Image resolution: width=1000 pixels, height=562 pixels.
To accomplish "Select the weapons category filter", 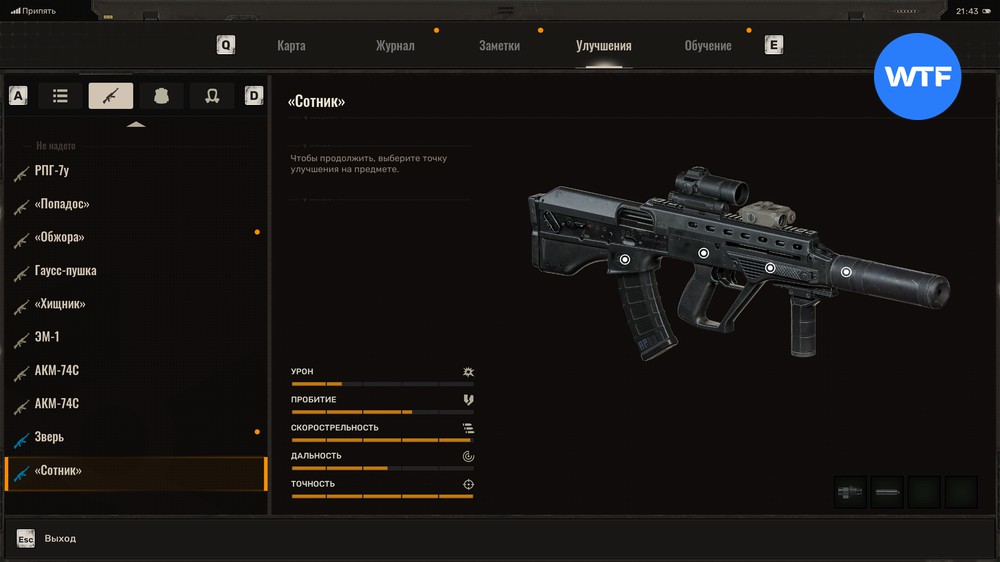I will point(110,96).
